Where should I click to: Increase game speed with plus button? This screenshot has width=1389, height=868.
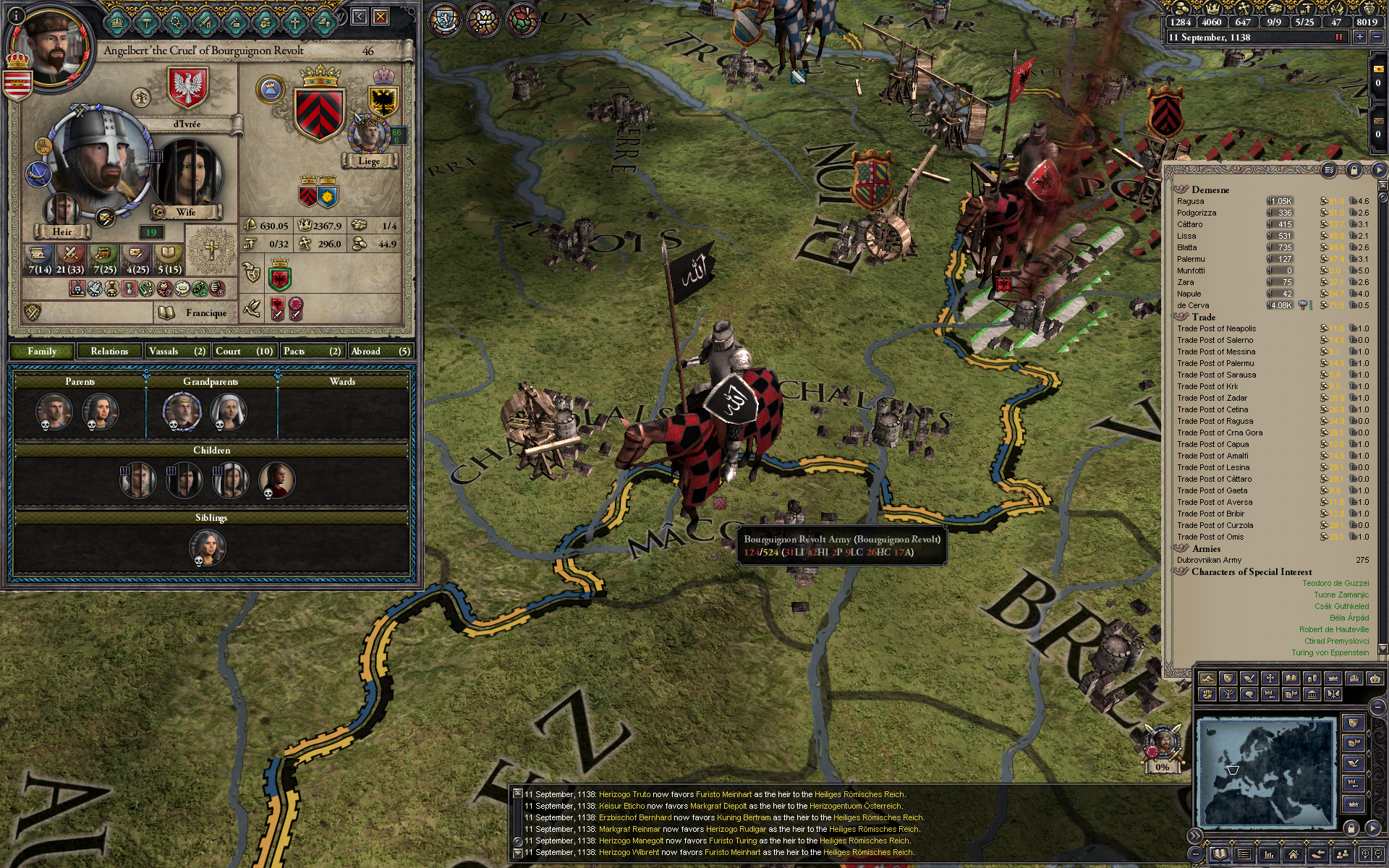click(x=1359, y=38)
